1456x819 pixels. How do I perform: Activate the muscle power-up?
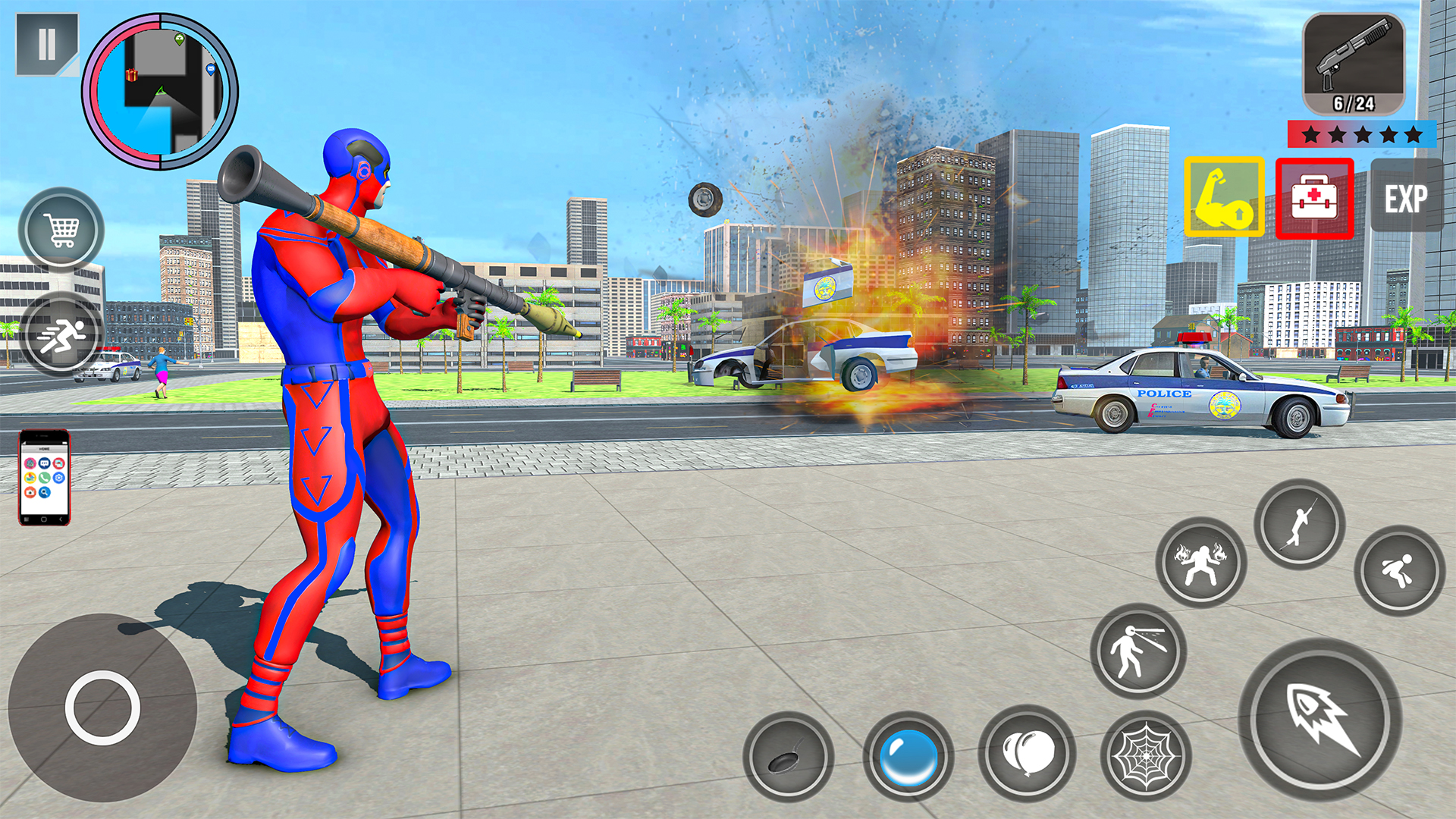click(x=1223, y=197)
